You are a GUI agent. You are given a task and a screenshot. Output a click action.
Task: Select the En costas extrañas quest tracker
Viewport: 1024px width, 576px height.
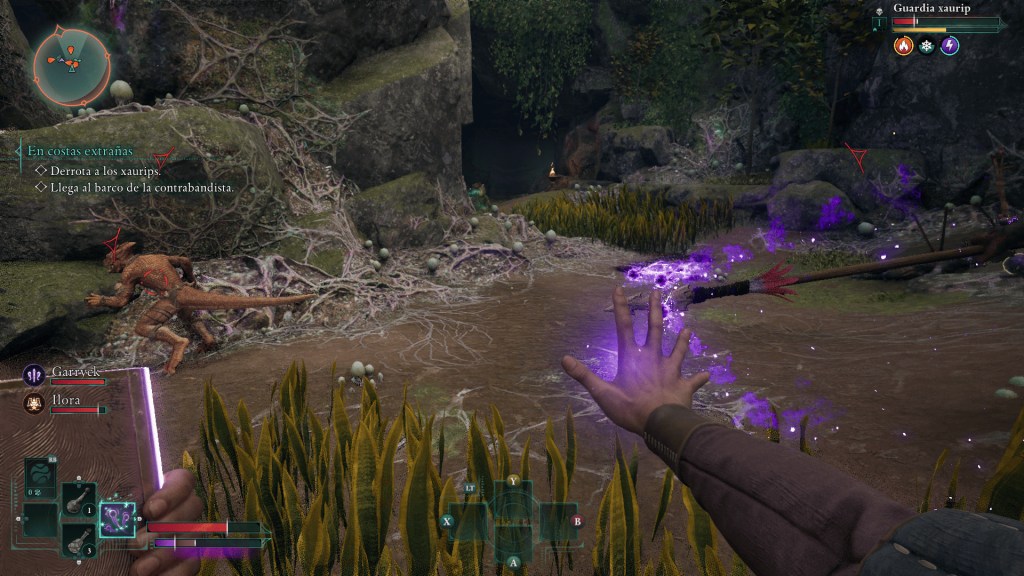[80, 151]
